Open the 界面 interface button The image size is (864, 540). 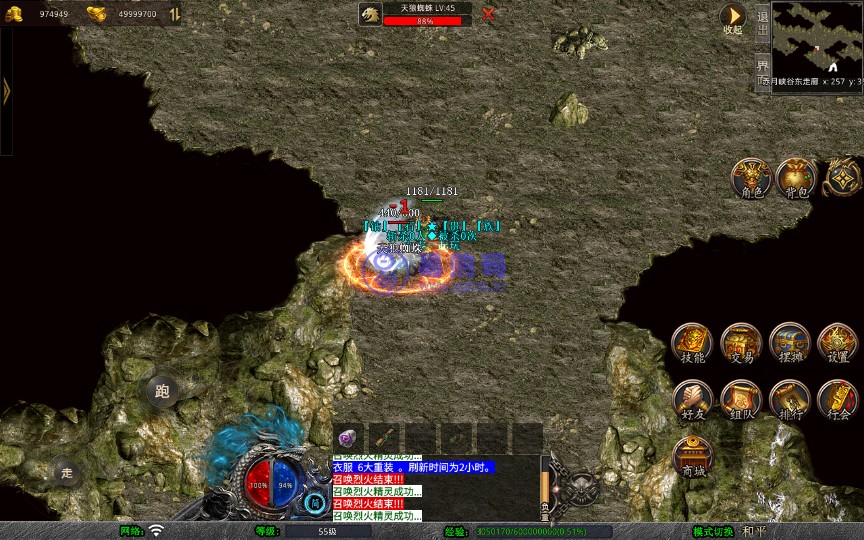762,67
